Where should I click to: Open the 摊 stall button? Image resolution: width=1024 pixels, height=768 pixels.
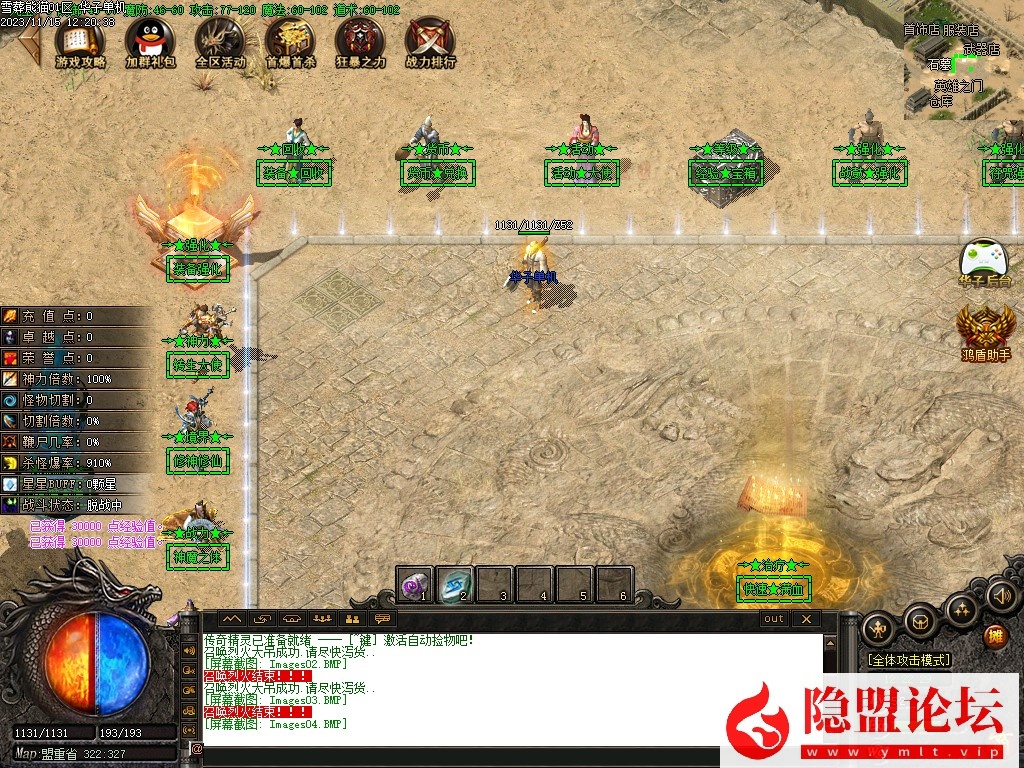click(994, 636)
